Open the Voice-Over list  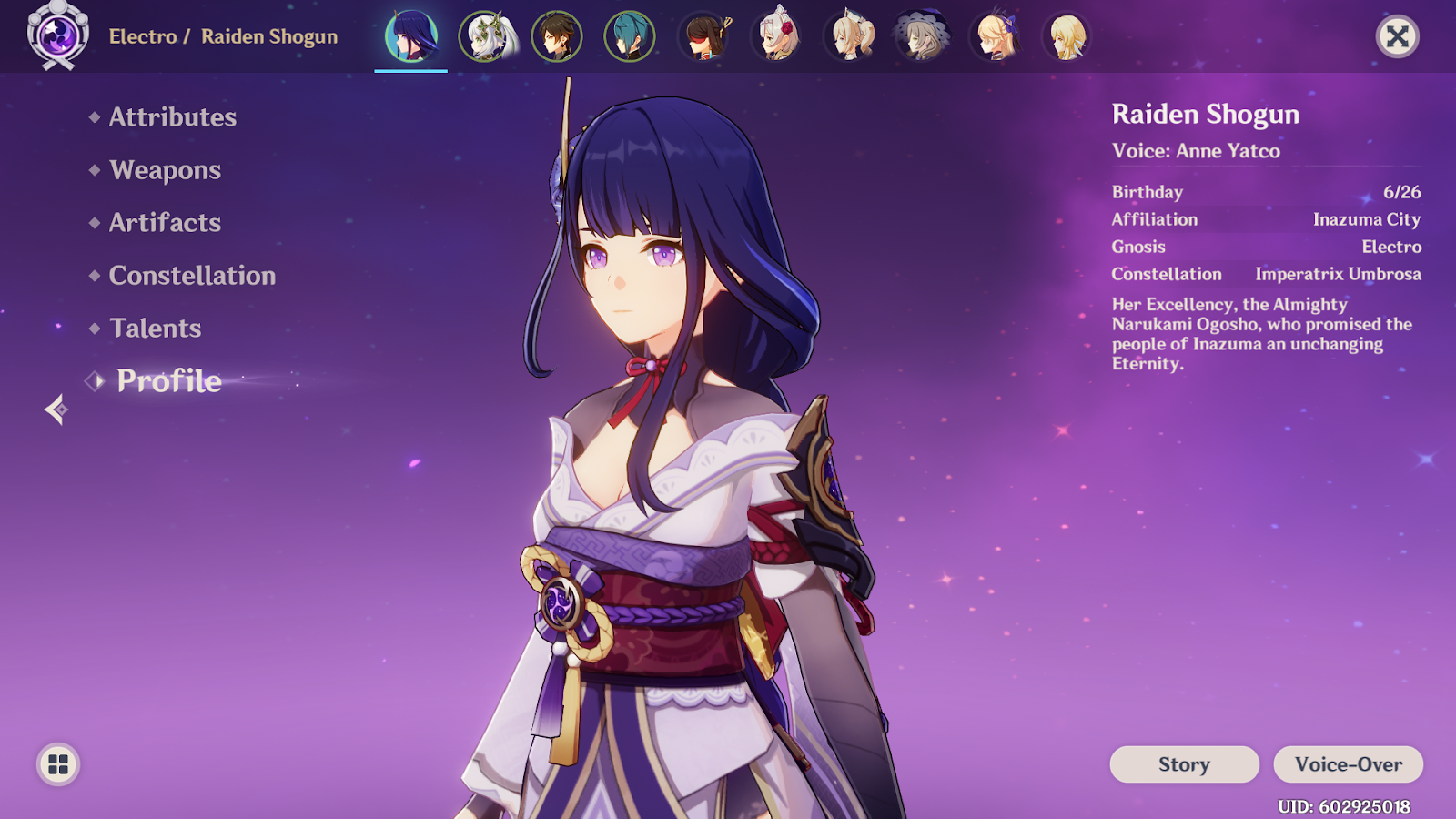1348,764
